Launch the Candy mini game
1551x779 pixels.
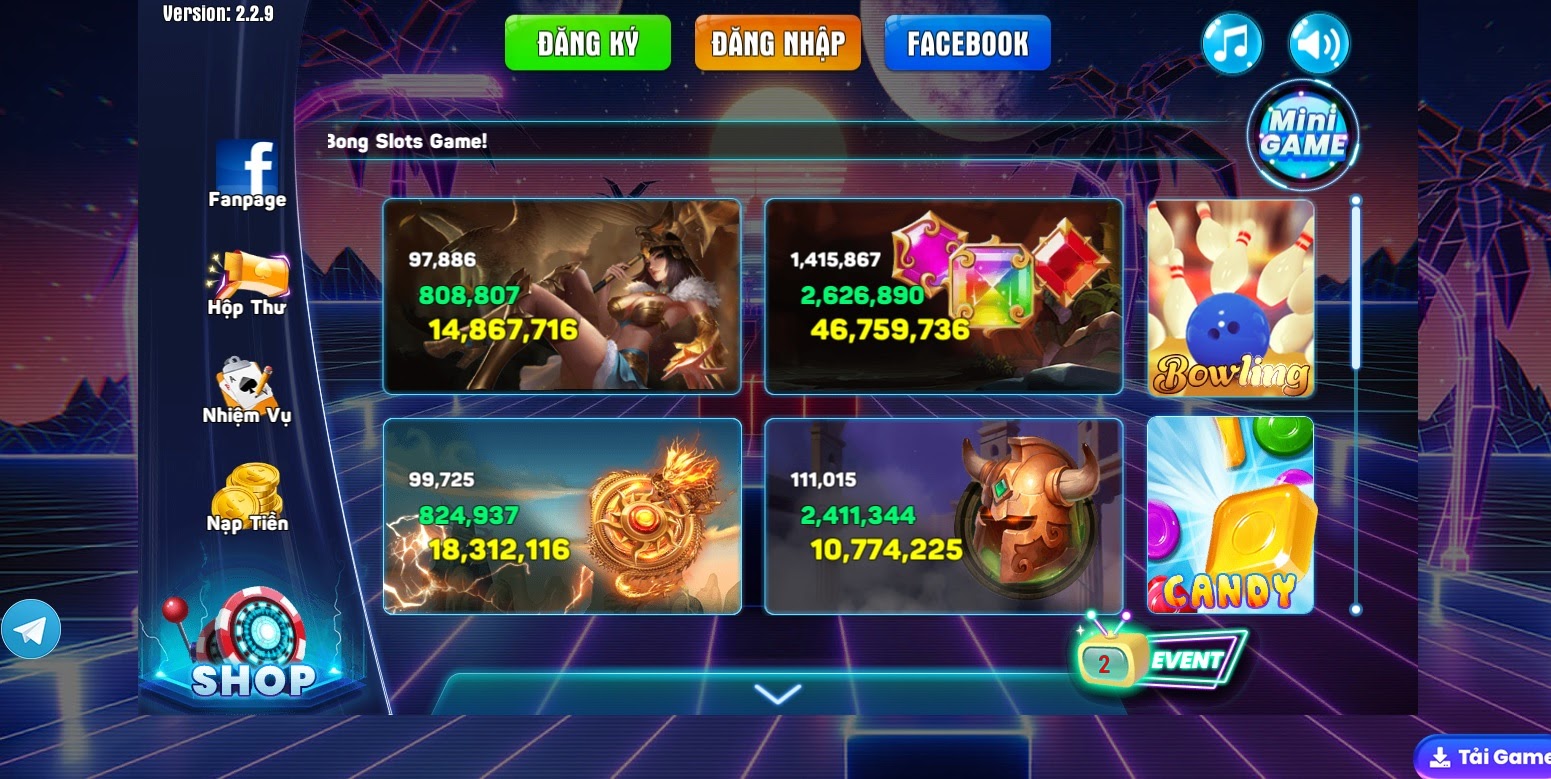tap(1229, 515)
